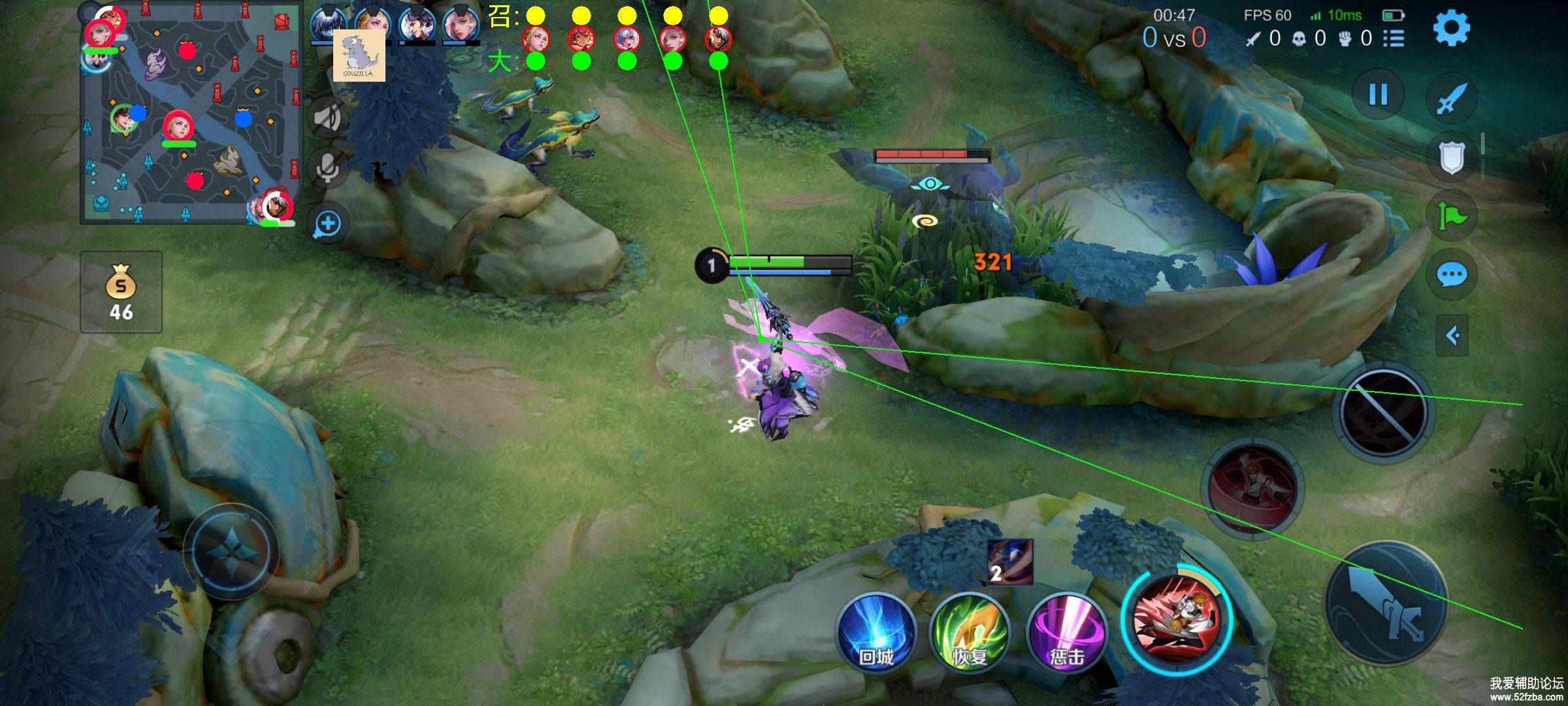Viewport: 1568px width, 706px height.
Task: Send the green flag gather signal
Action: pyautogui.click(x=1451, y=216)
